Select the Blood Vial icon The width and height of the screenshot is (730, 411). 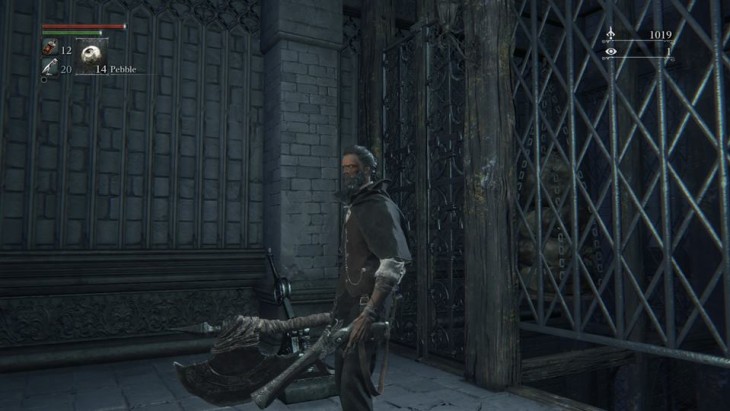(x=49, y=48)
